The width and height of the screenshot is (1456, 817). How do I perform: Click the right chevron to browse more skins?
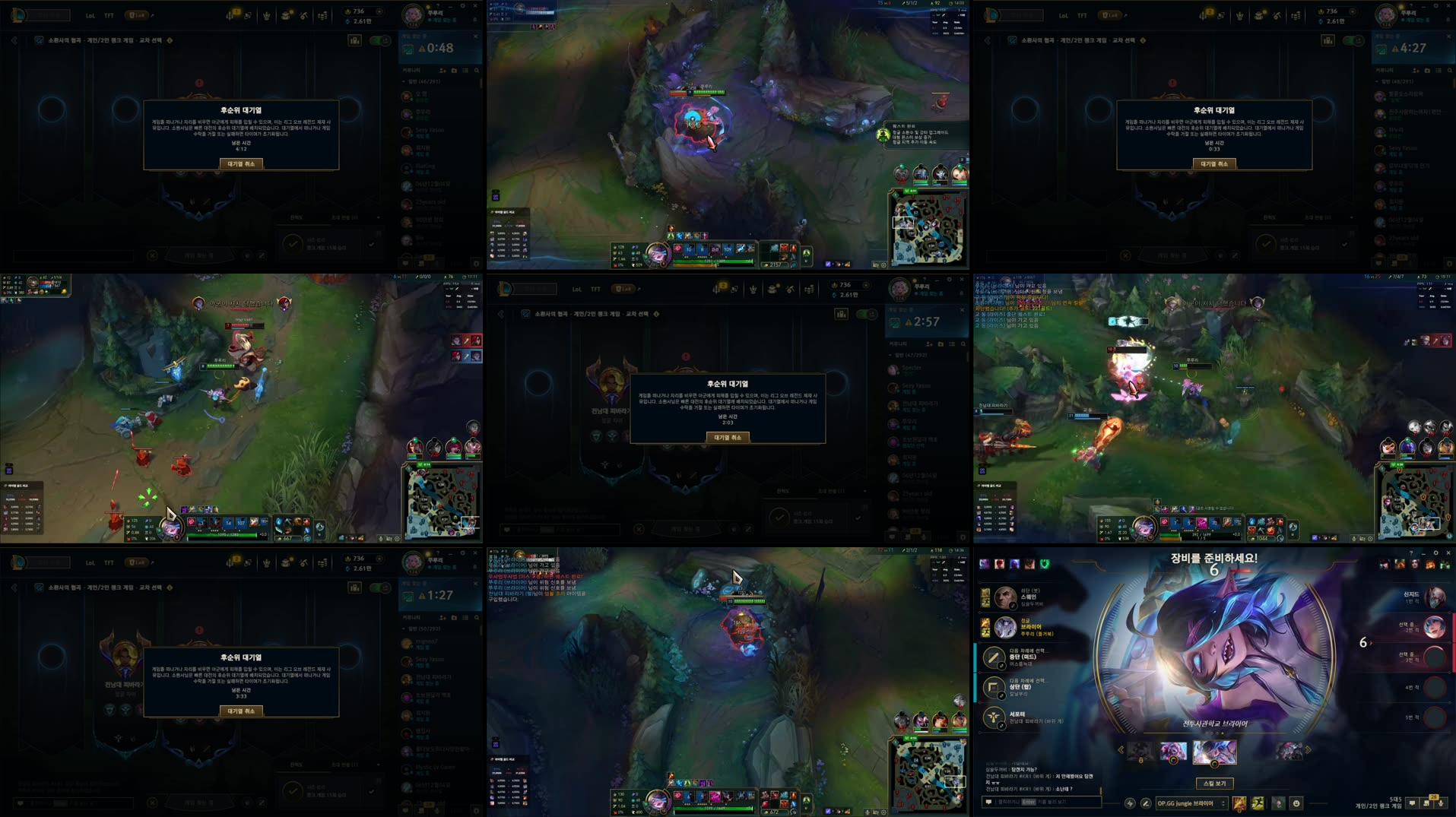[x=1308, y=748]
